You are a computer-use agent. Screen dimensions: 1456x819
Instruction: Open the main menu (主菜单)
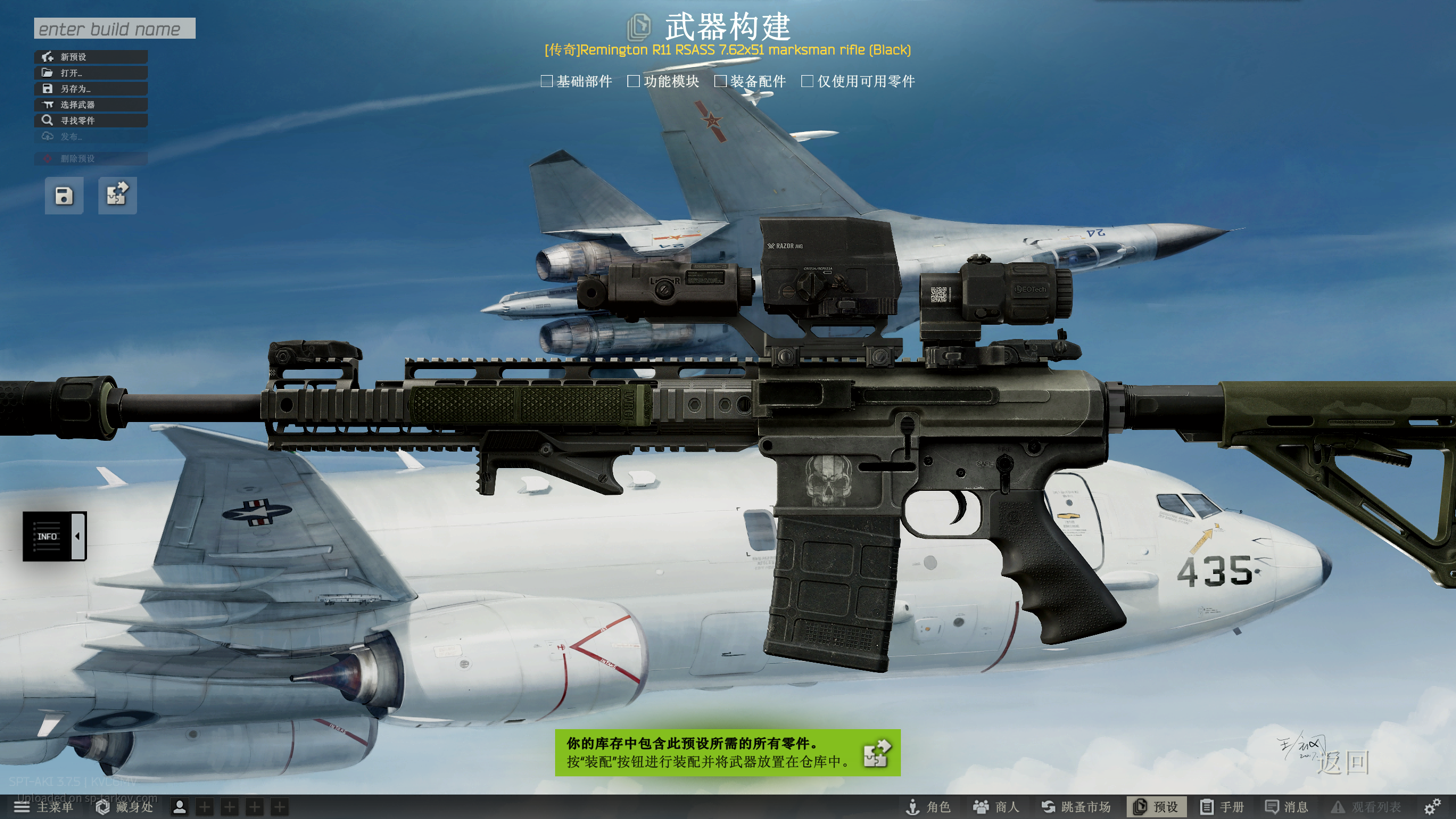[x=44, y=807]
